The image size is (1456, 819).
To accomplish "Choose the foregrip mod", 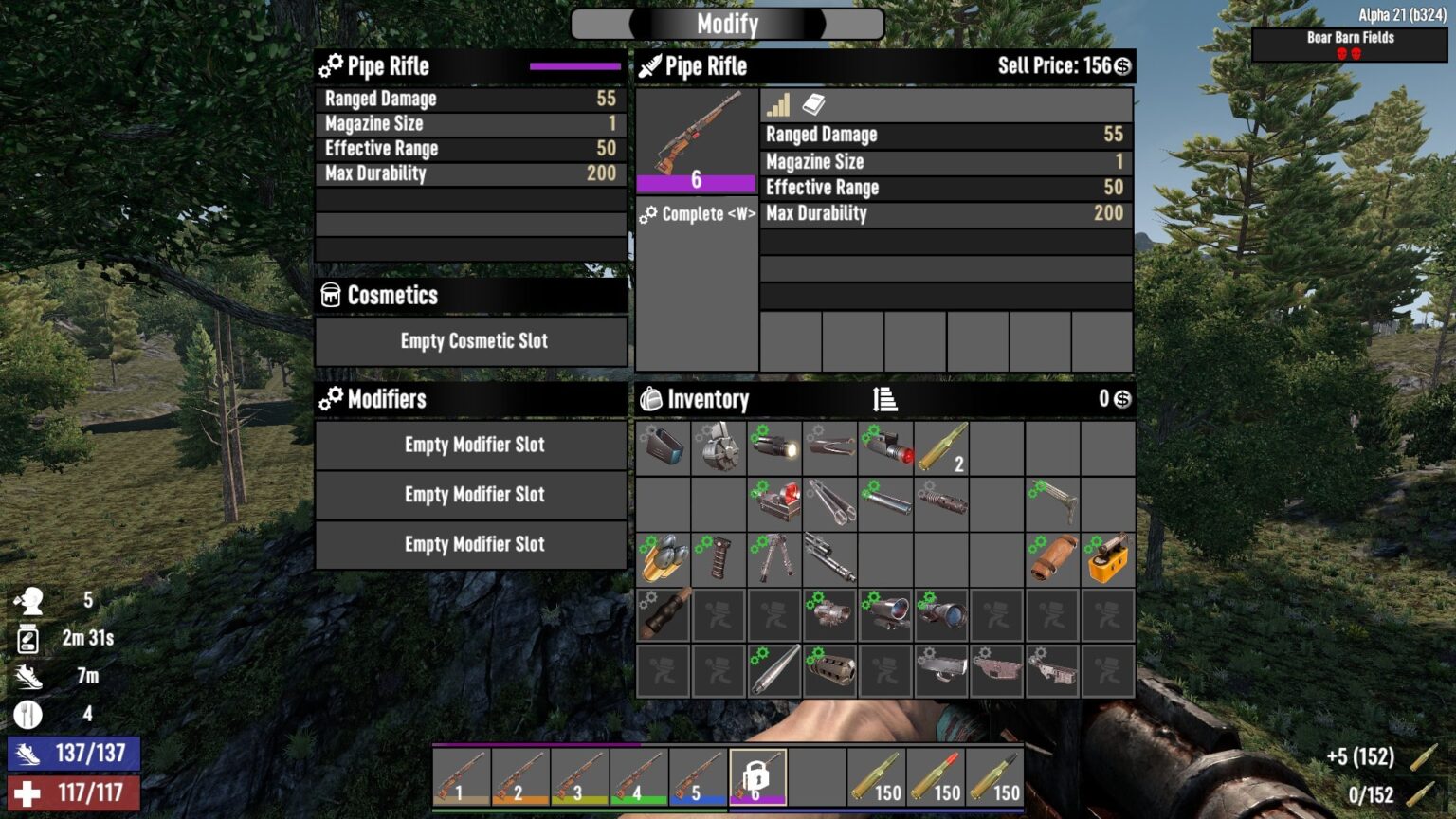I will tap(718, 560).
